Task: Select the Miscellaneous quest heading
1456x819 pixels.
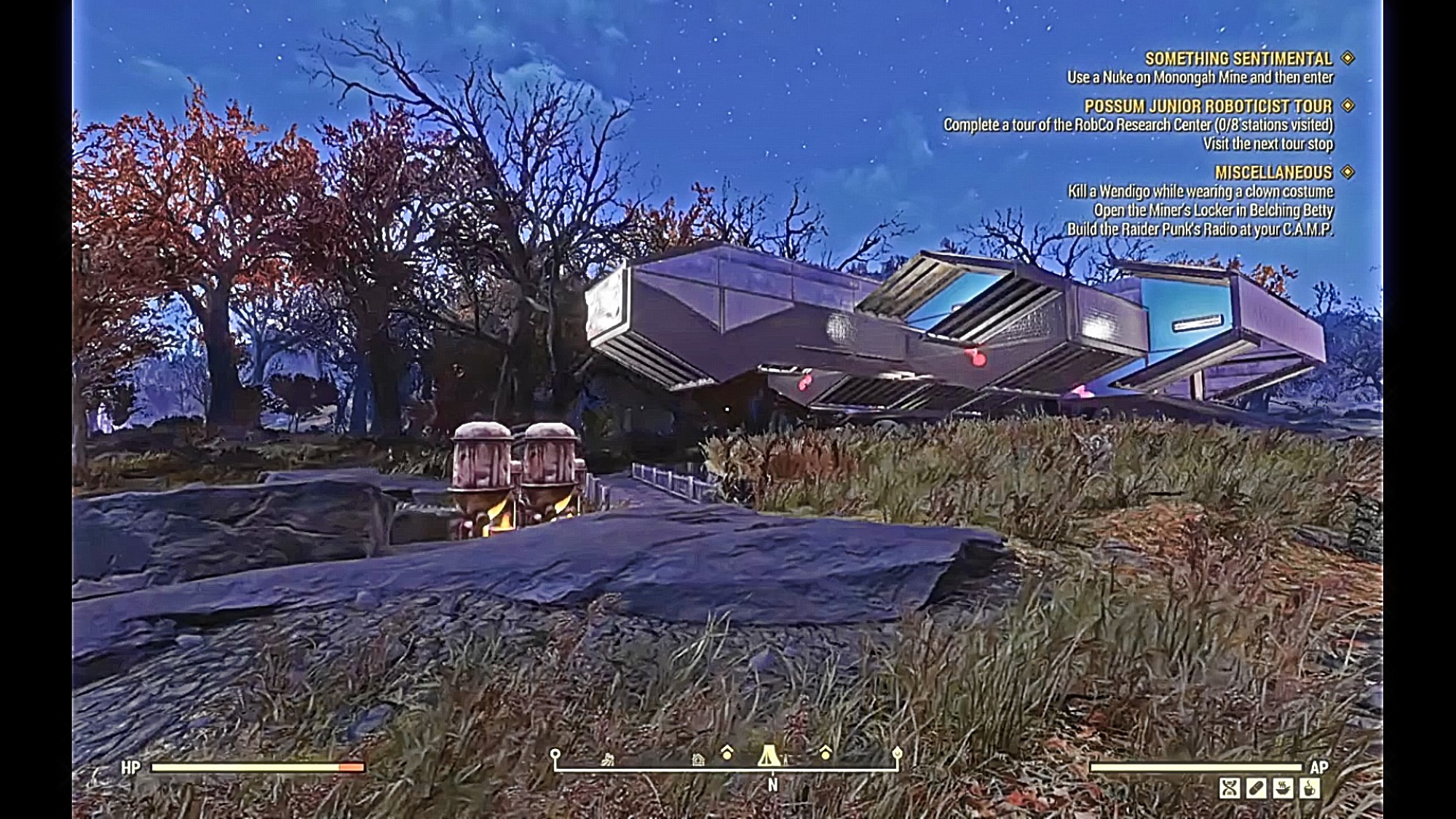Action: [x=1273, y=173]
